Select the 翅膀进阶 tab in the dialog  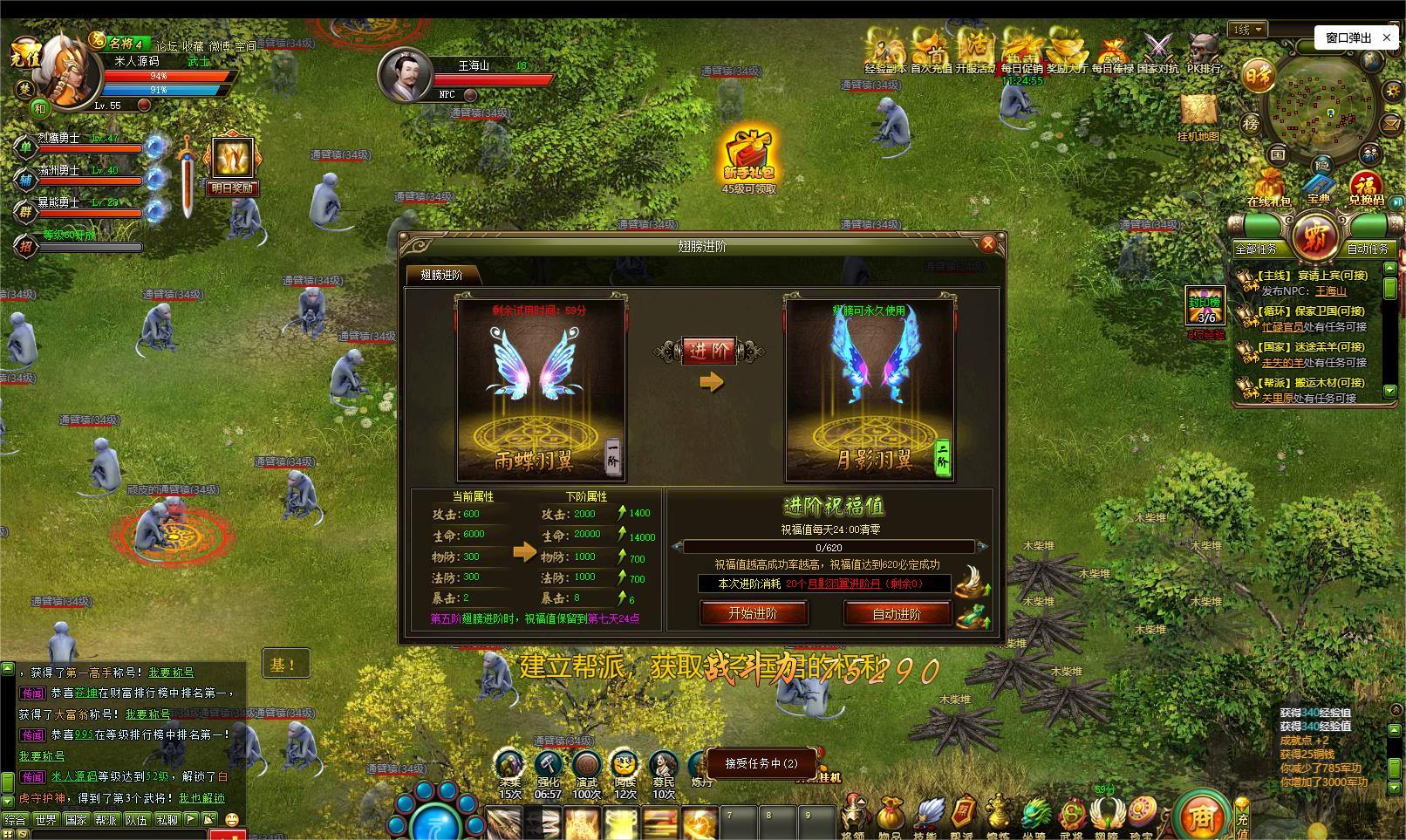(441, 275)
